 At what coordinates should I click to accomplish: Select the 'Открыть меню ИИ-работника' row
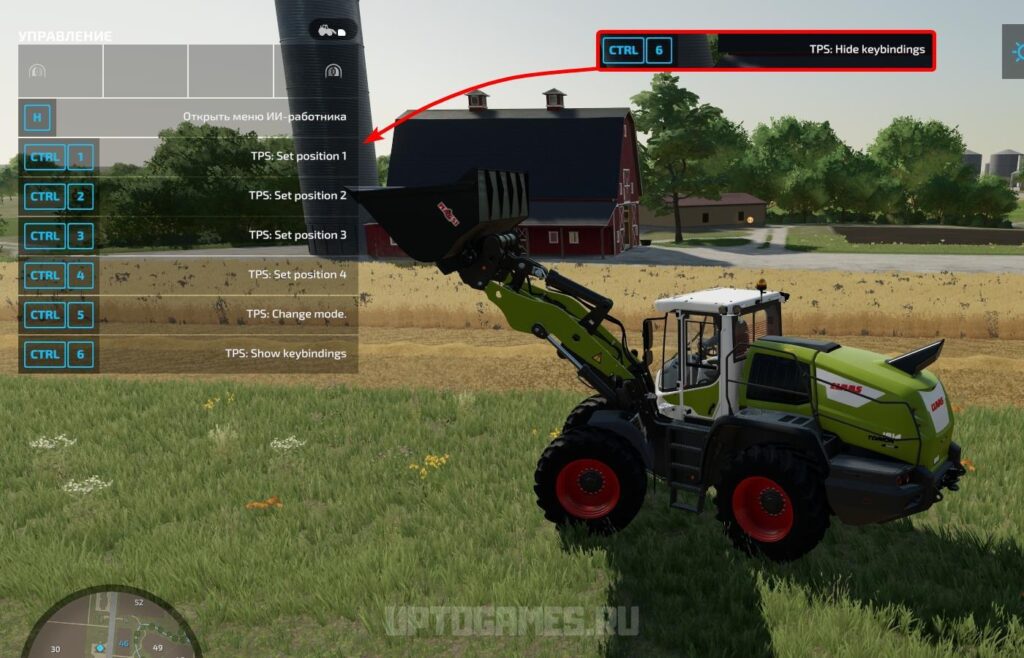(x=188, y=117)
